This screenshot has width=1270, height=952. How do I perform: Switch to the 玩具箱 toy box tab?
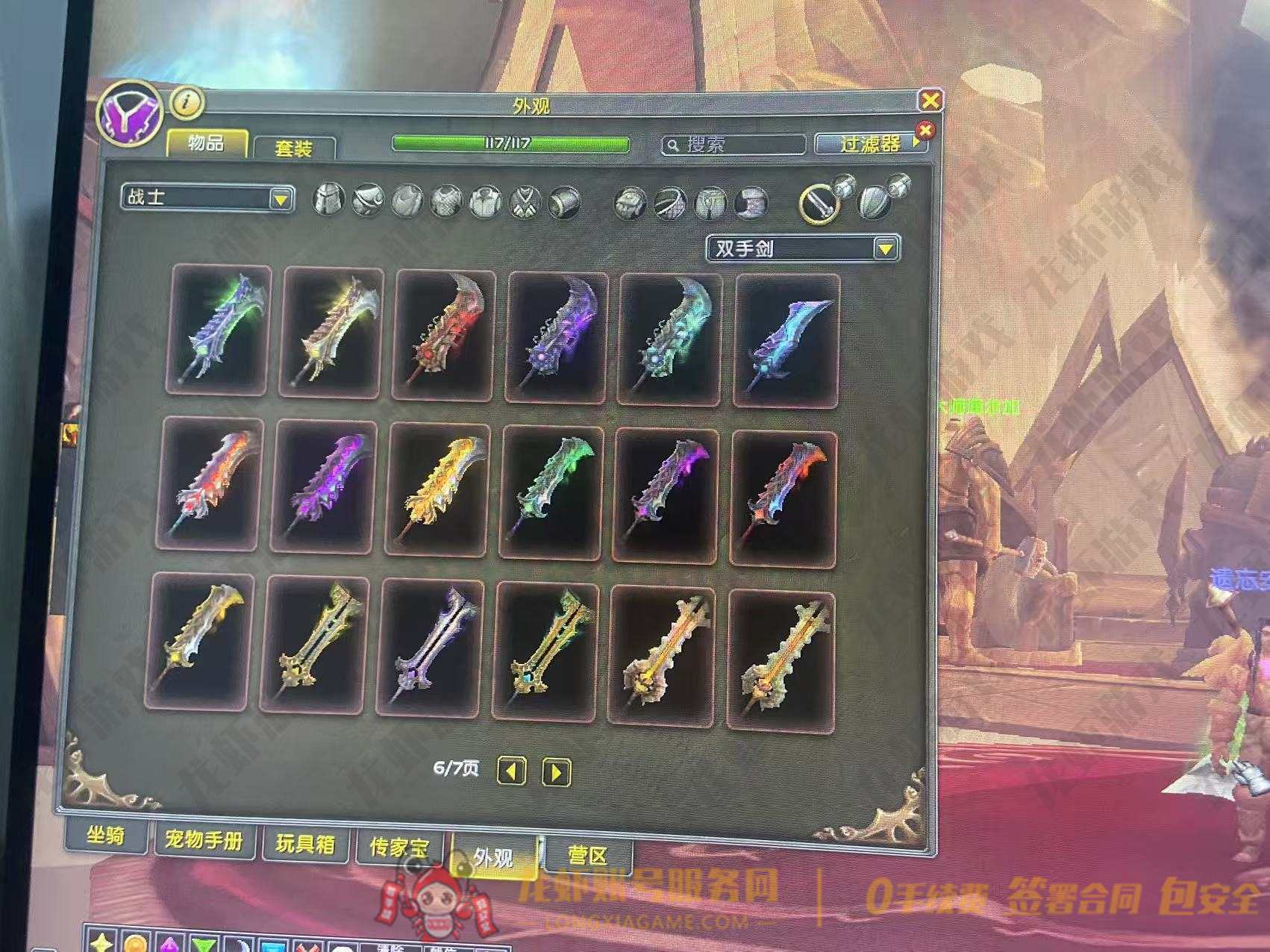click(305, 844)
